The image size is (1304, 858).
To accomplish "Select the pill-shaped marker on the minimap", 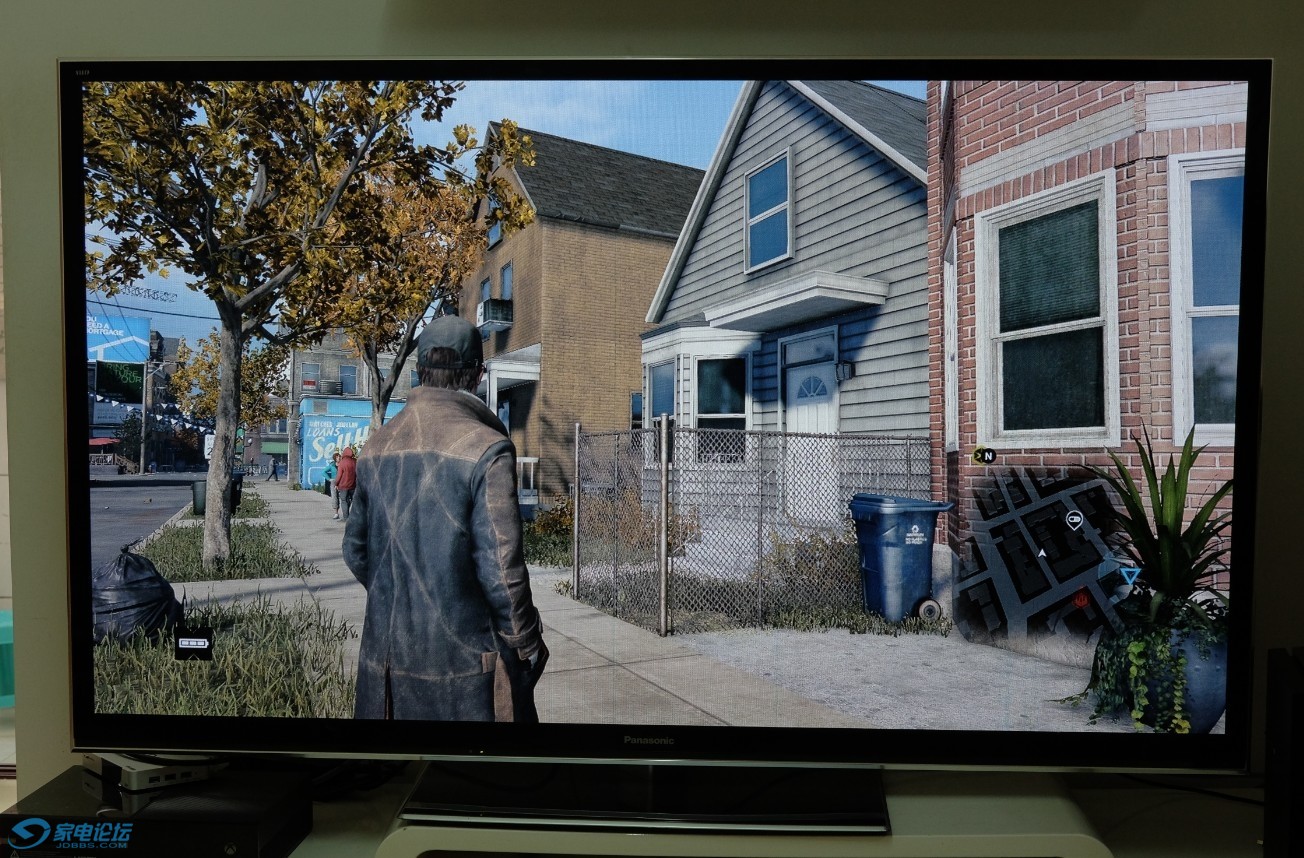I will click(1074, 519).
